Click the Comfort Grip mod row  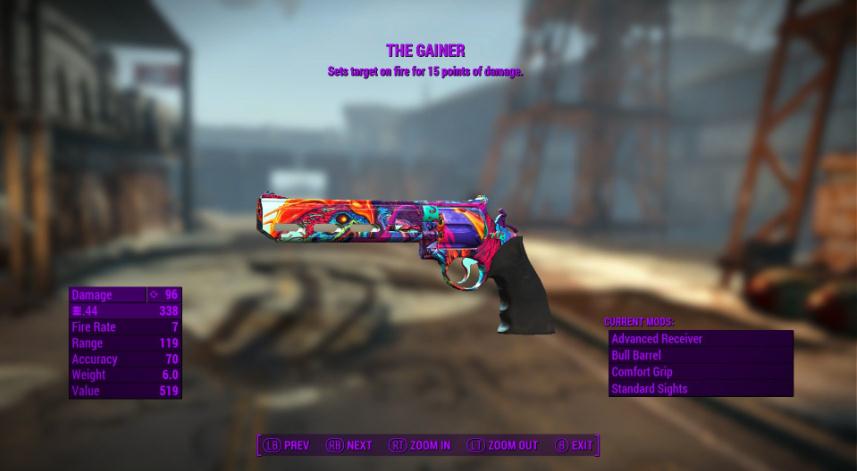[x=700, y=372]
